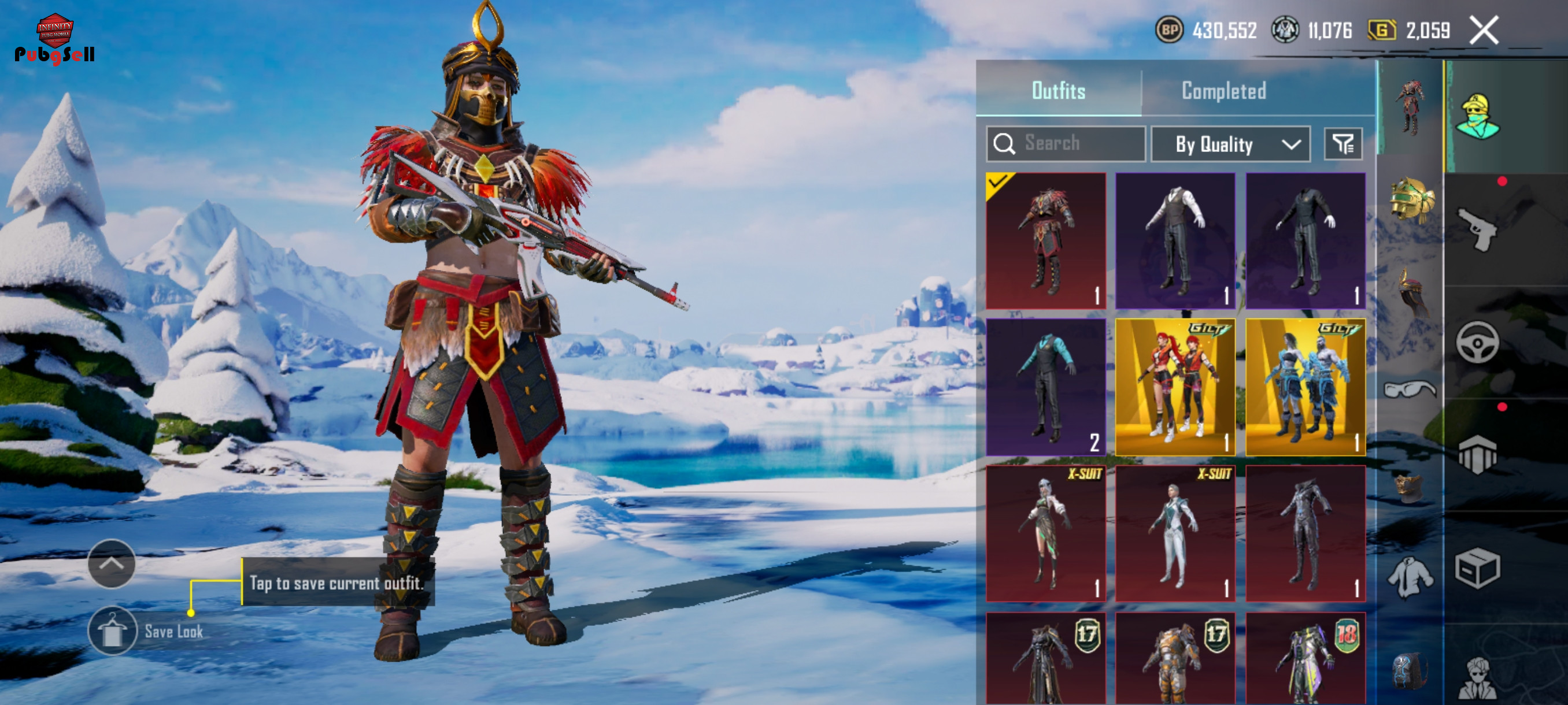This screenshot has width=1568, height=705.
Task: Select the red-haired gift outfit set
Action: coord(1175,387)
